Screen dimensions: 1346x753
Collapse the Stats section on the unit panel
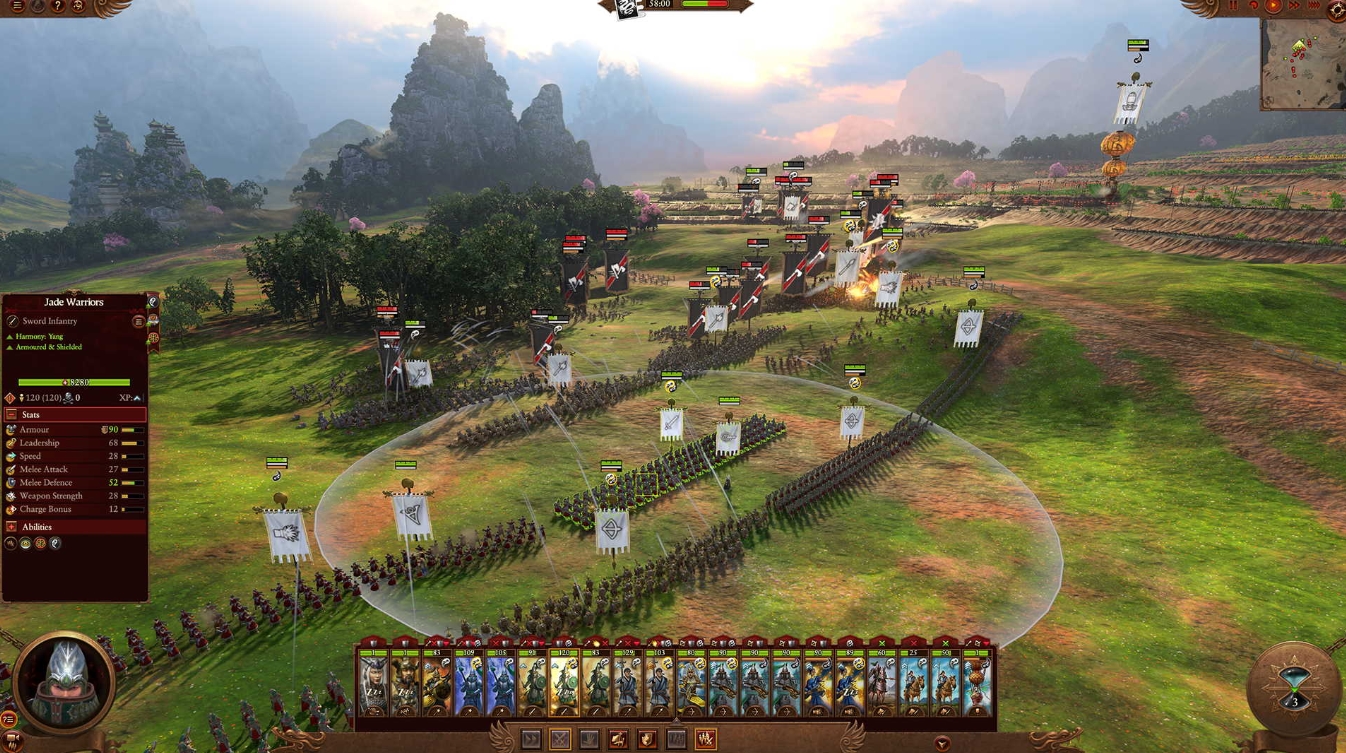pyautogui.click(x=11, y=415)
